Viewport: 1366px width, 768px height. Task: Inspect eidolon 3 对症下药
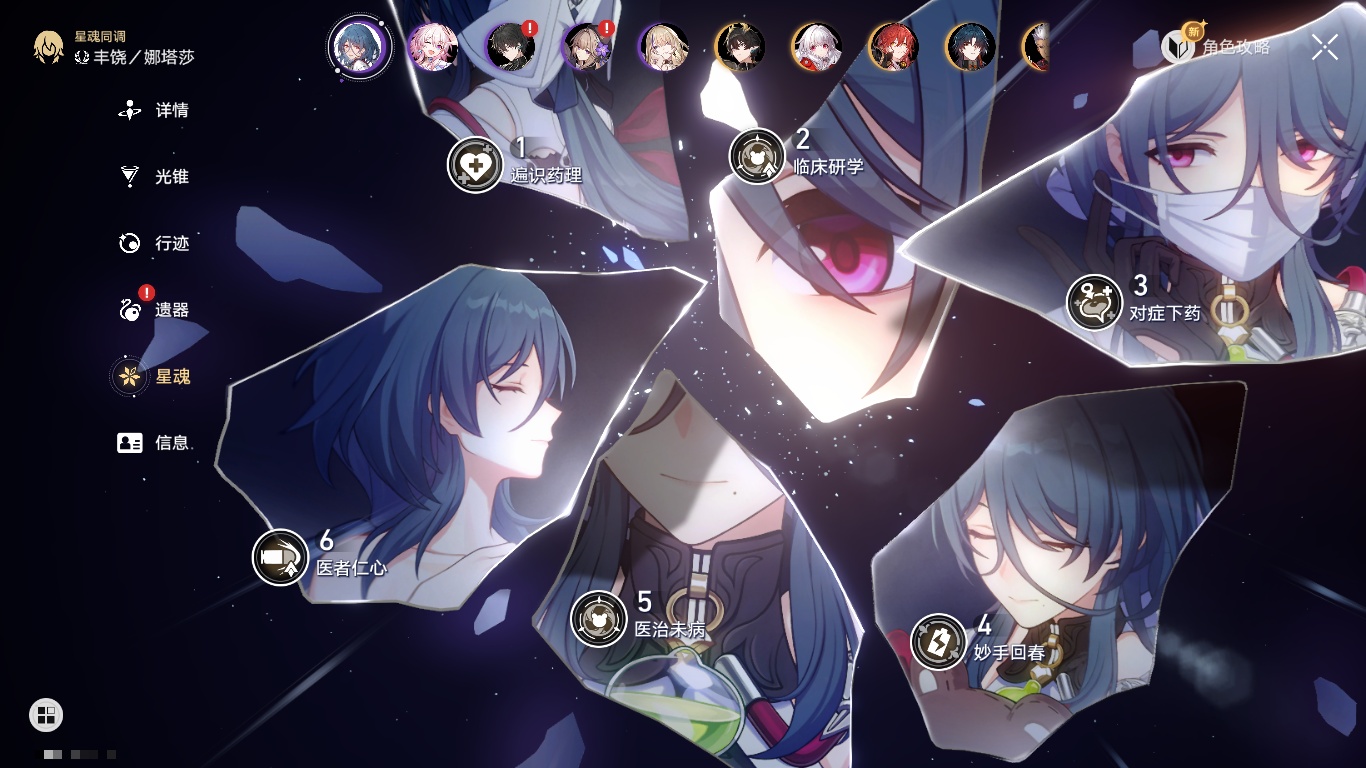tap(1094, 302)
